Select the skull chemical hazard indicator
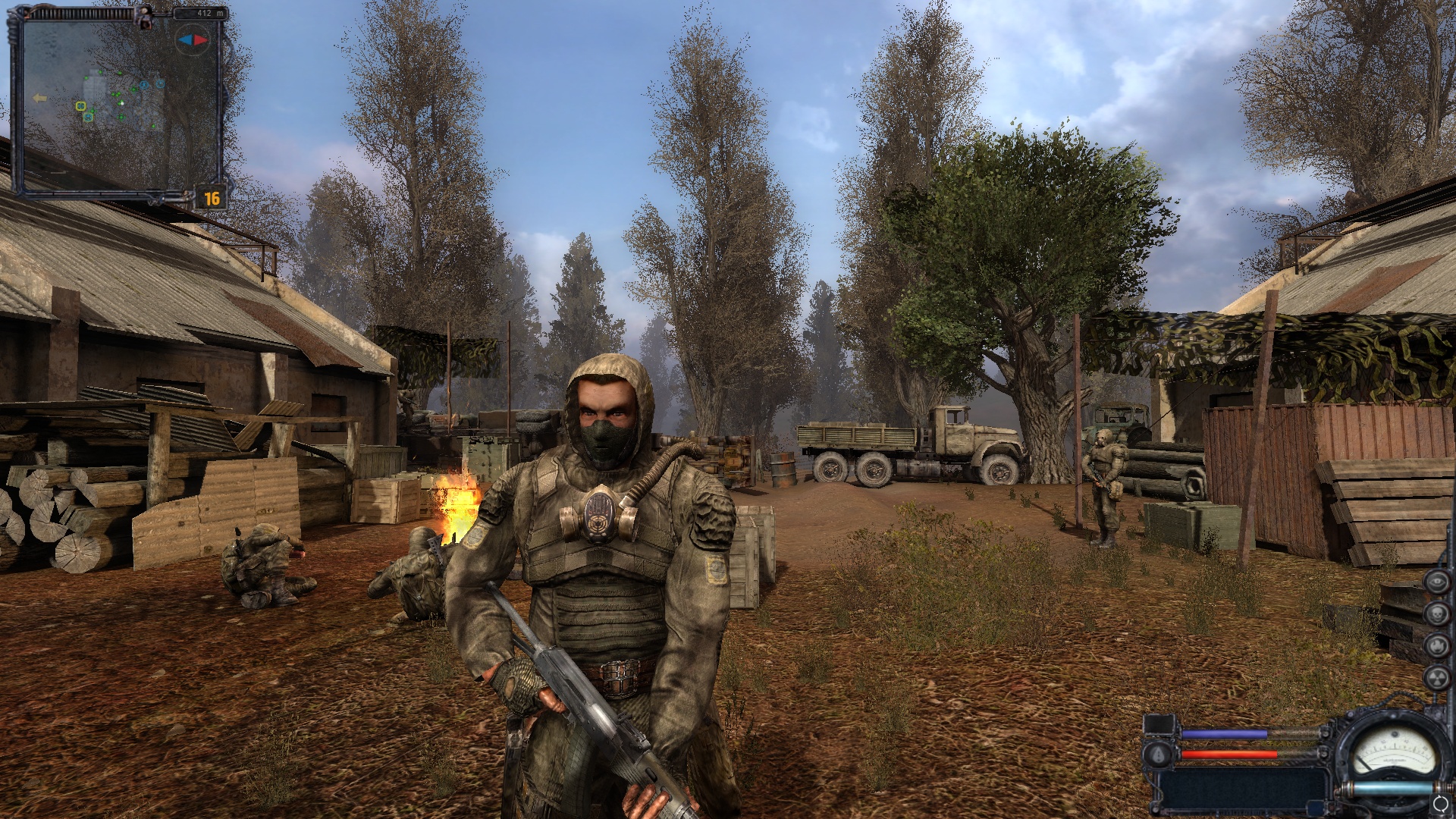This screenshot has width=1456, height=819. (x=1436, y=613)
